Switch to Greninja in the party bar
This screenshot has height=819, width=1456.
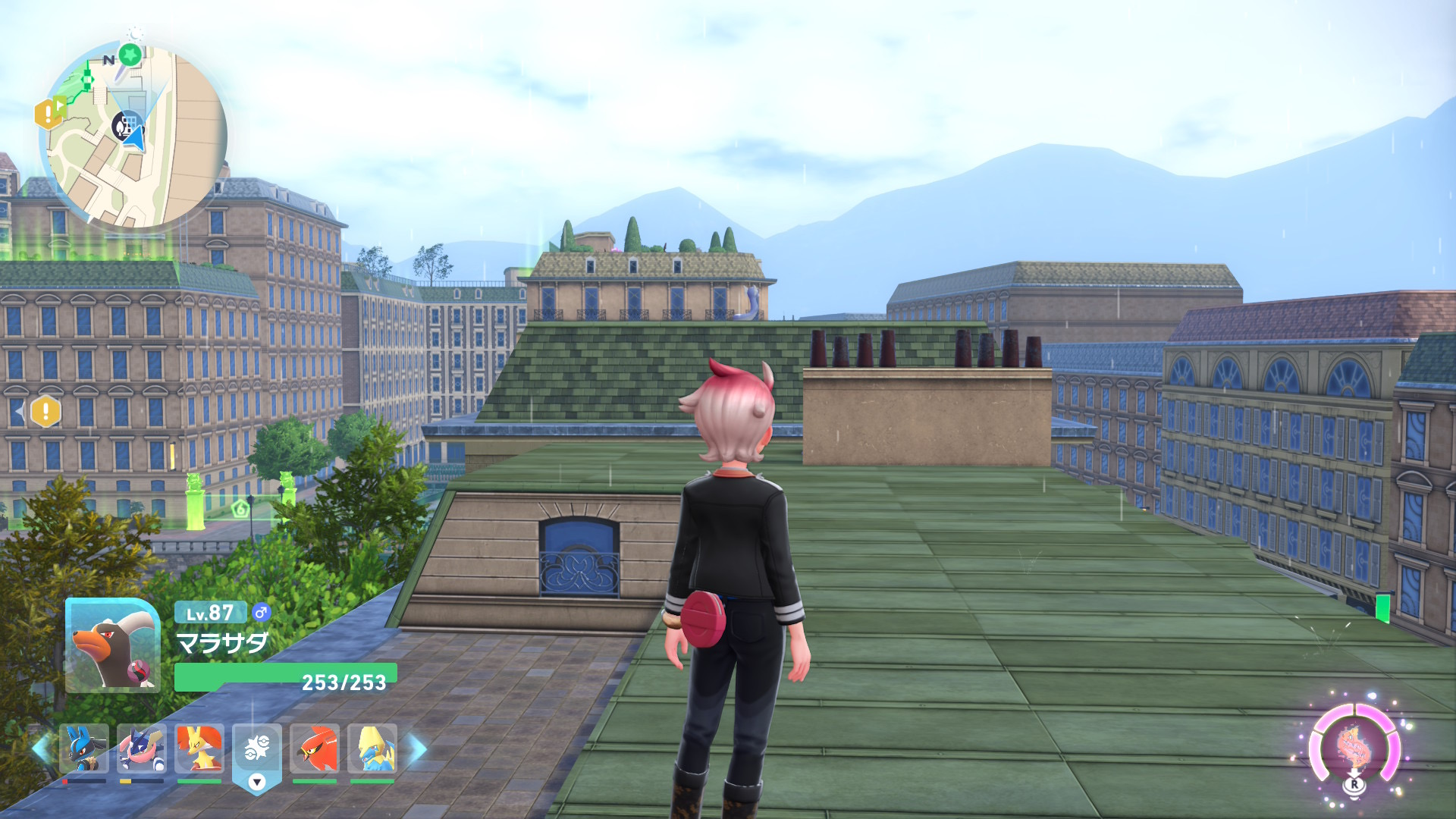click(141, 749)
